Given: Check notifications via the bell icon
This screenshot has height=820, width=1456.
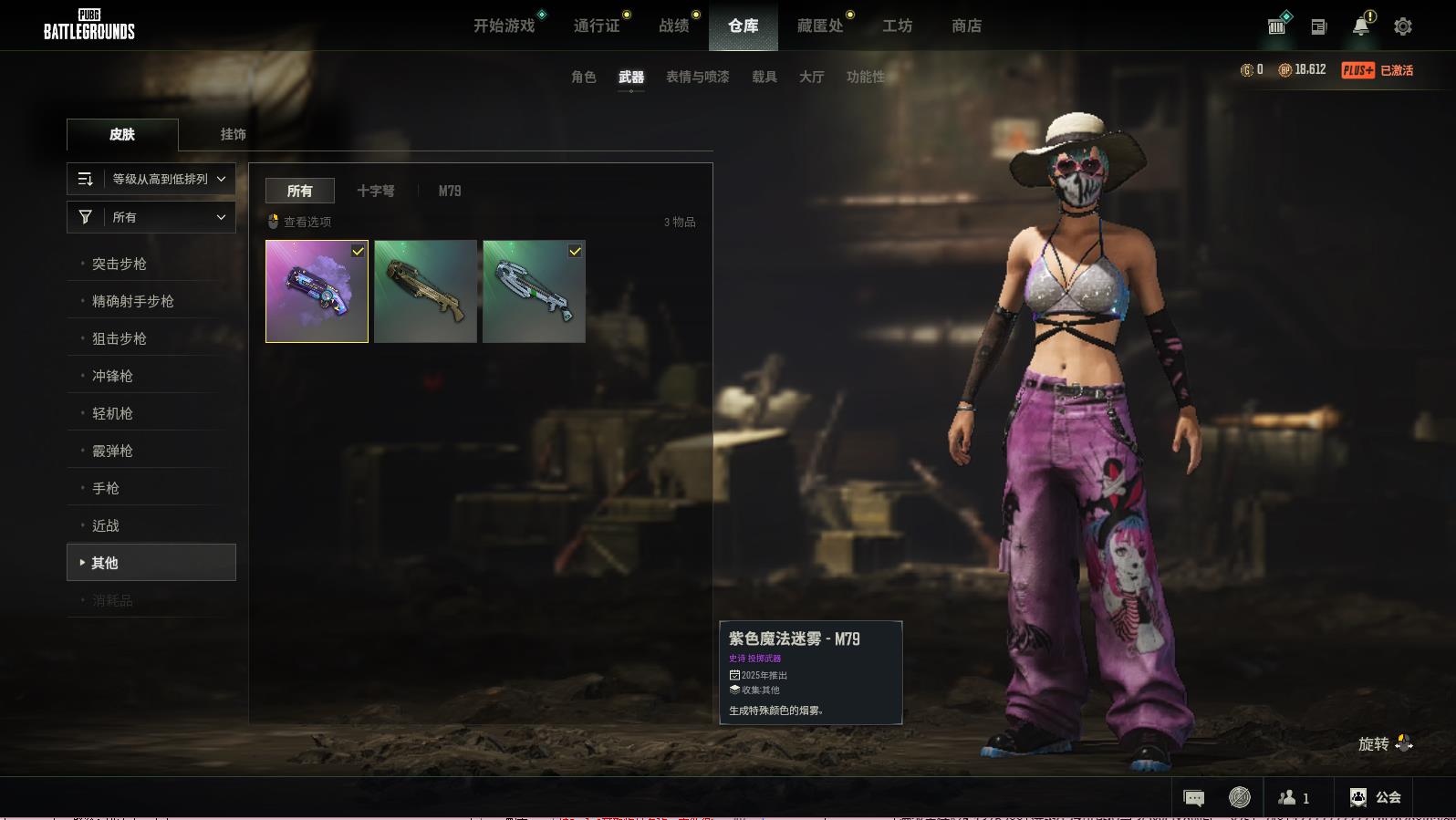Looking at the screenshot, I should (x=1360, y=26).
